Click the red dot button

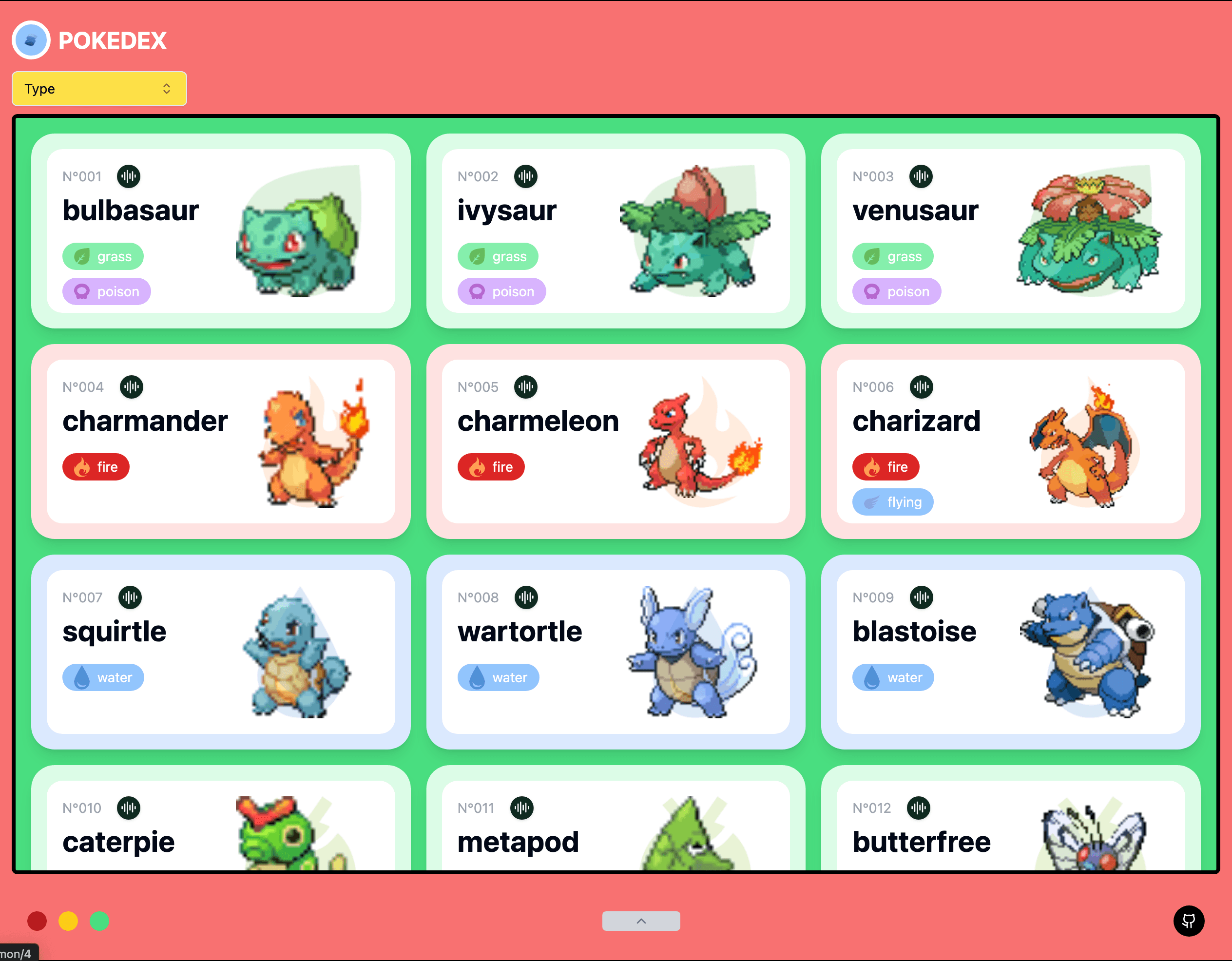(x=37, y=921)
